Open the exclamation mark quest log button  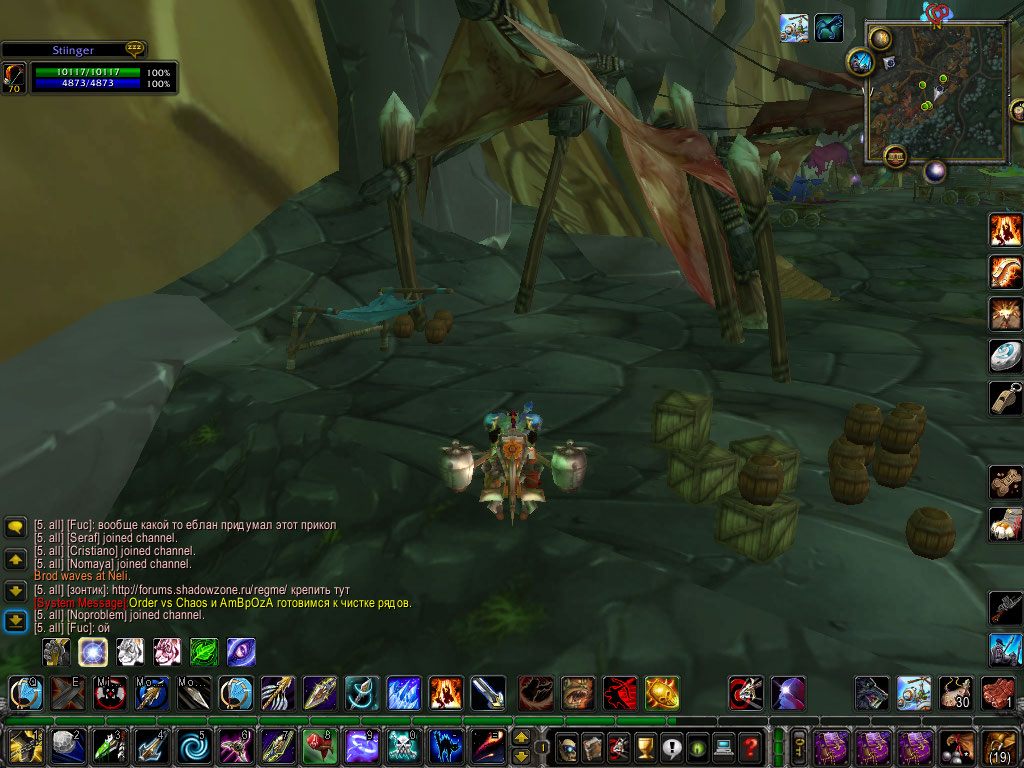[672, 746]
